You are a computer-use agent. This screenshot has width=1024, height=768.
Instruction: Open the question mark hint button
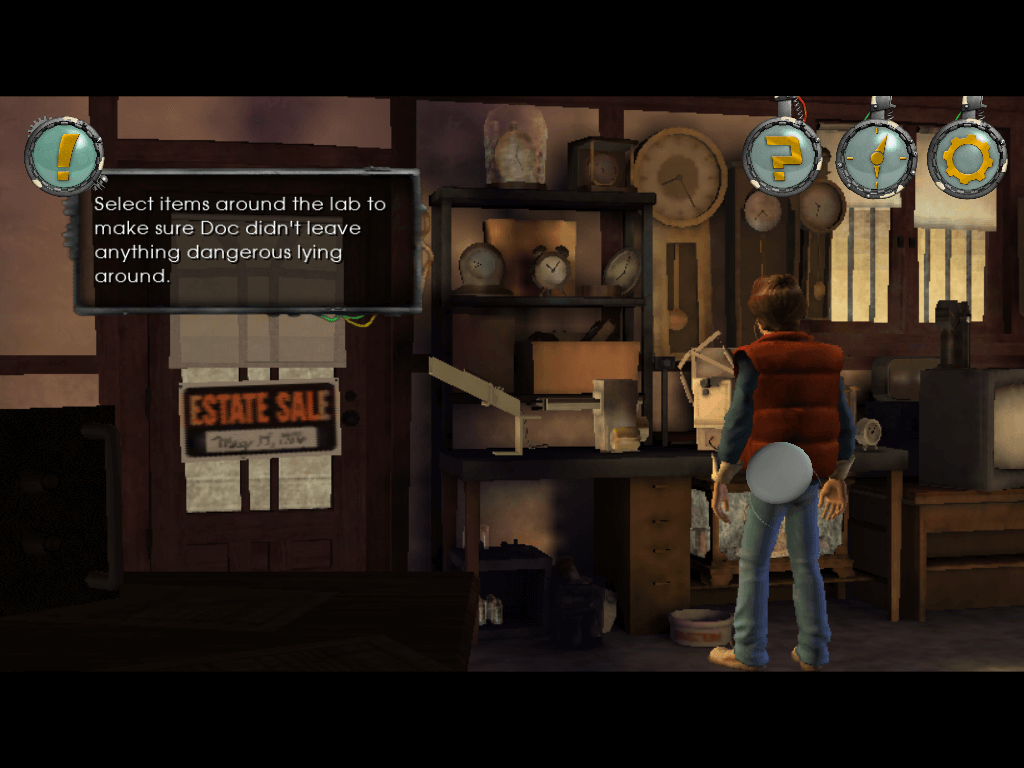(x=781, y=157)
